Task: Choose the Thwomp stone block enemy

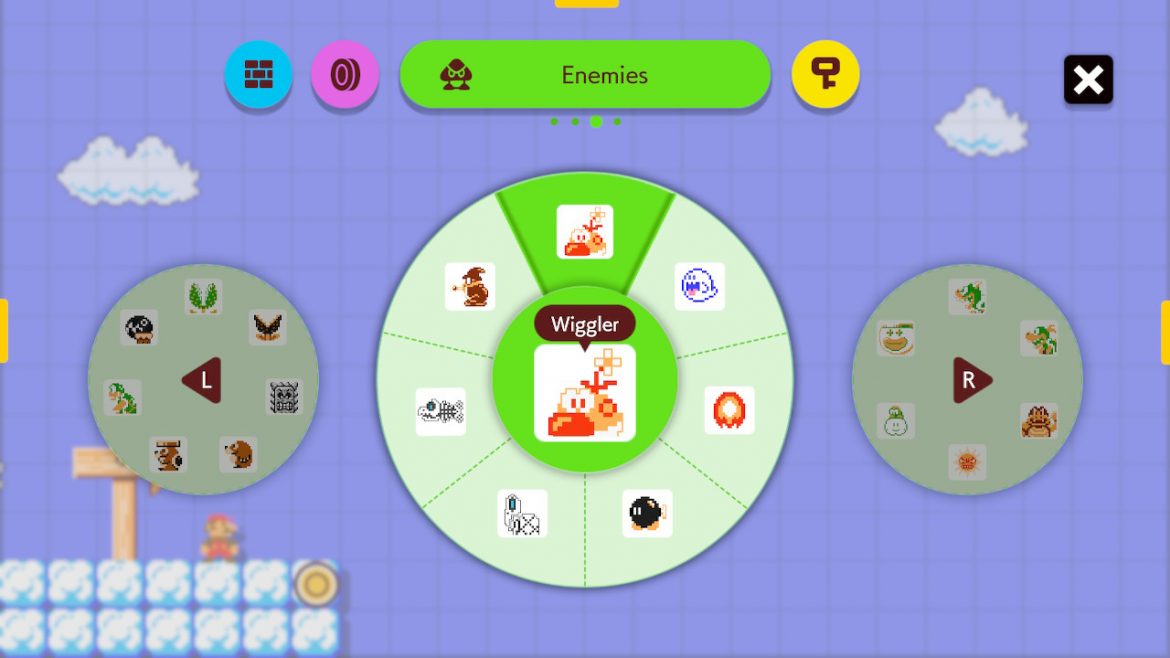Action: (x=284, y=397)
